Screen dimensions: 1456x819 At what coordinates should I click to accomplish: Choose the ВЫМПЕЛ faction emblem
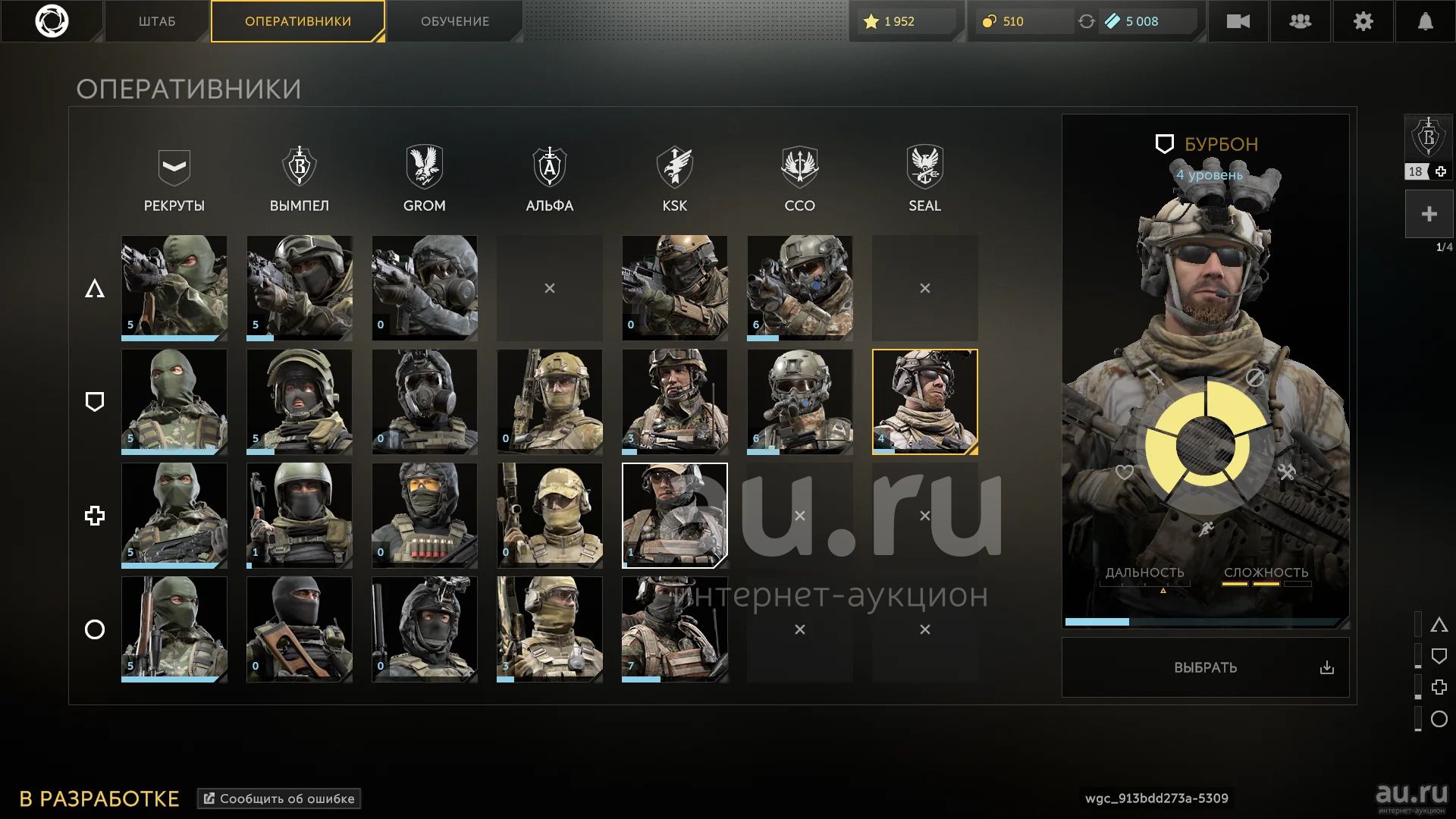tap(300, 167)
